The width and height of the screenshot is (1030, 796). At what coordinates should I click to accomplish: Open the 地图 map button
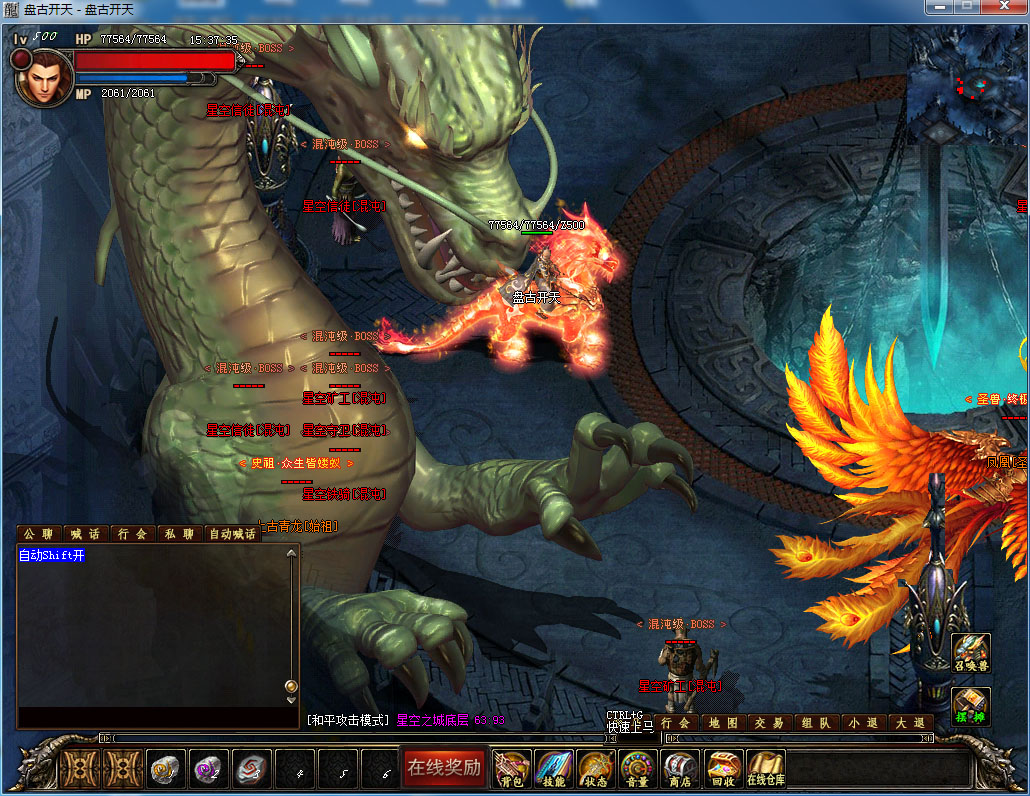point(722,722)
